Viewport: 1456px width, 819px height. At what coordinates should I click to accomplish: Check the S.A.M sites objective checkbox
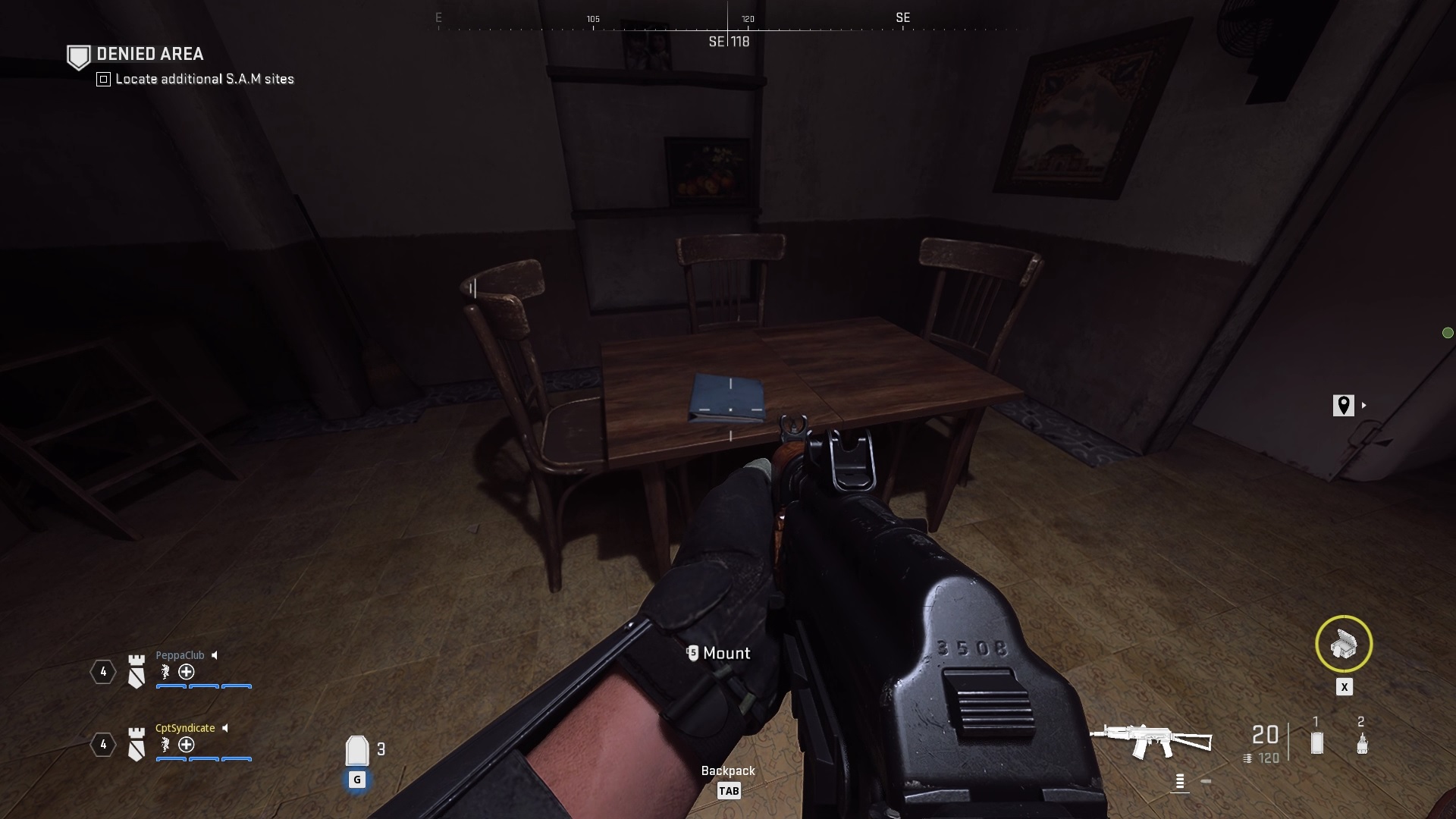click(x=102, y=79)
